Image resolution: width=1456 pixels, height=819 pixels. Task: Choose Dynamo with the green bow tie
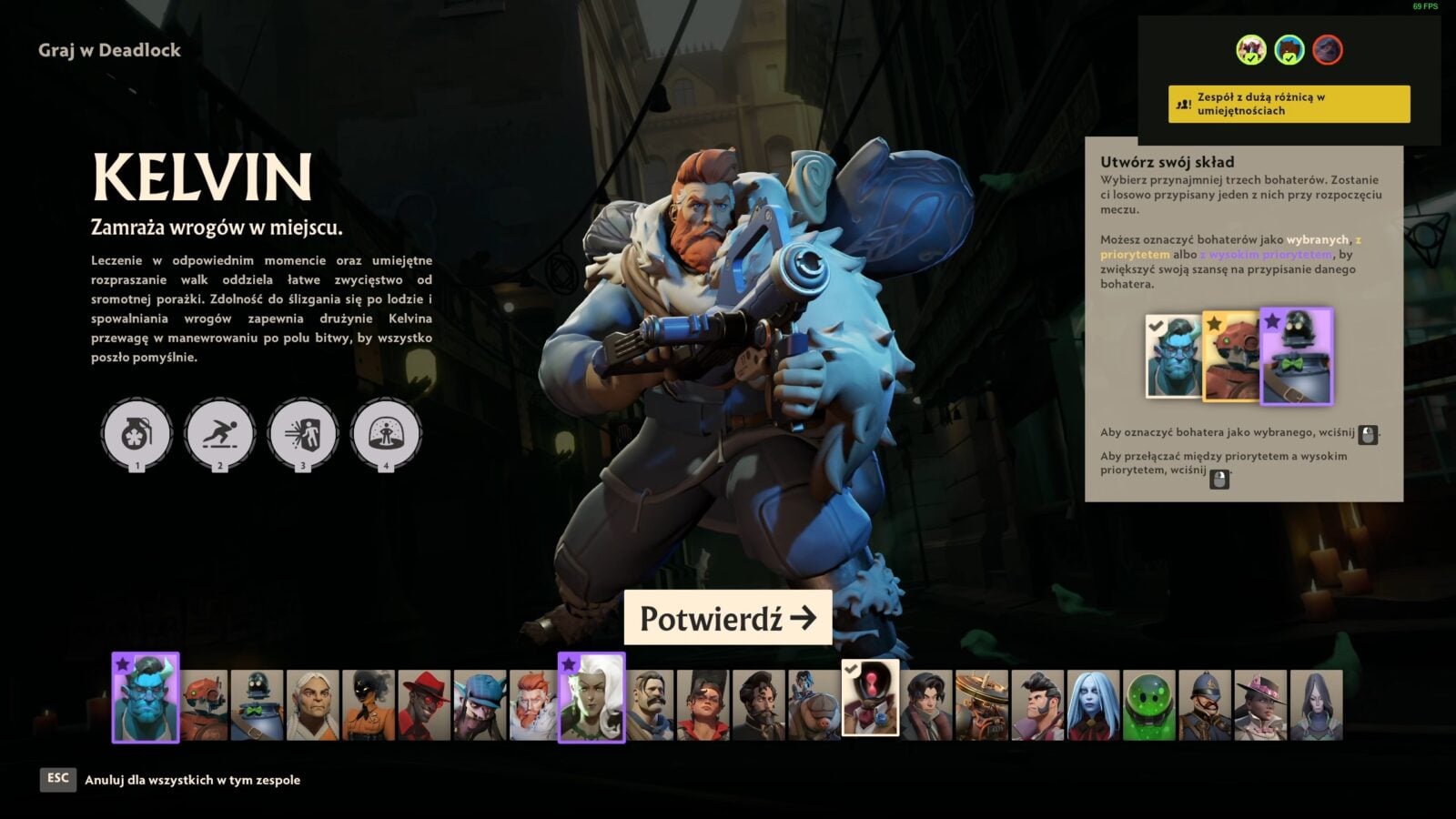pyautogui.click(x=257, y=705)
